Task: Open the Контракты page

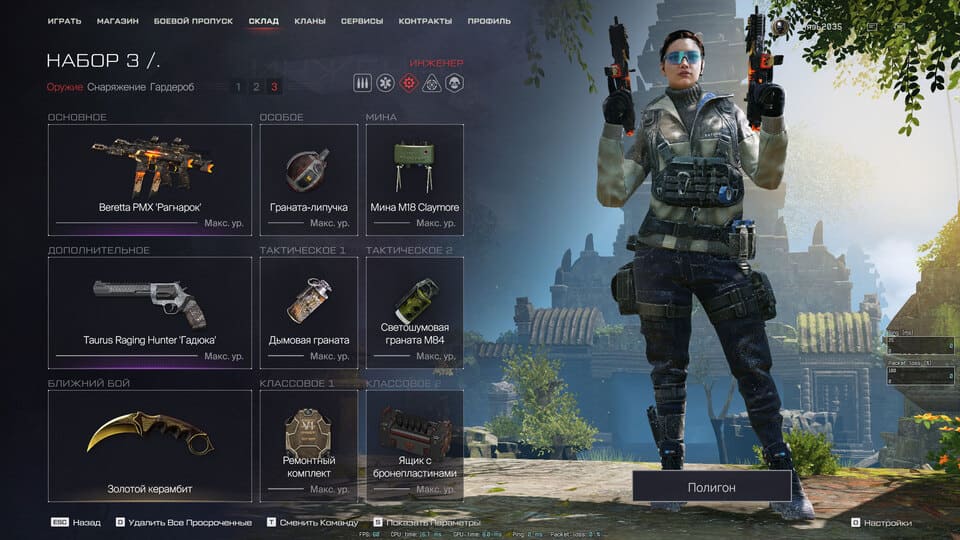Action: pyautogui.click(x=425, y=21)
